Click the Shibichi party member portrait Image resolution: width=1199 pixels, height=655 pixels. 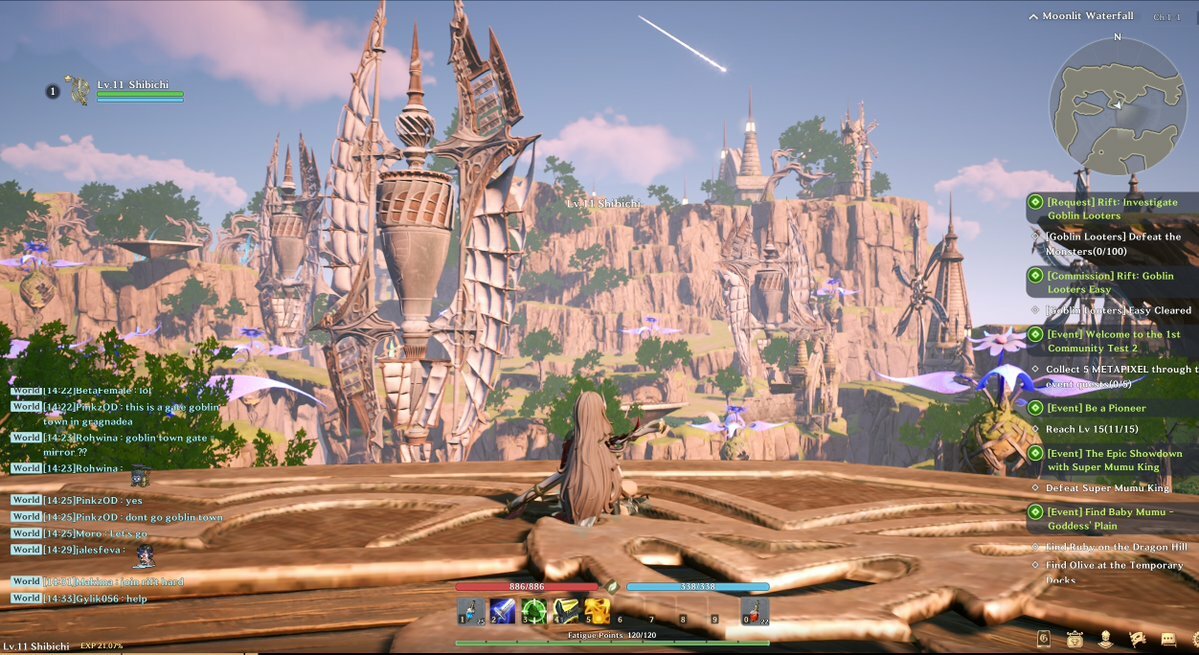click(77, 91)
